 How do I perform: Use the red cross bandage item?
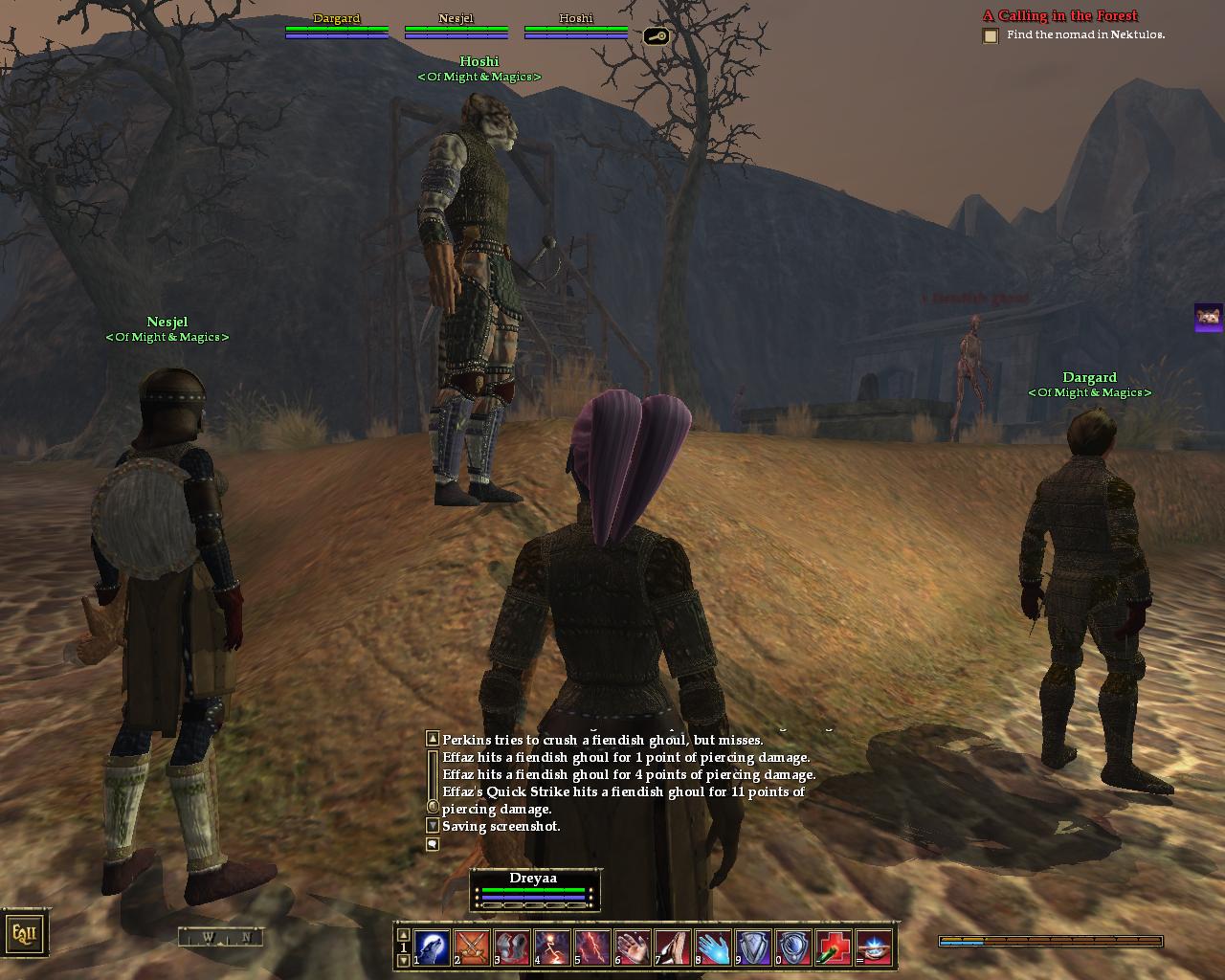tap(834, 947)
